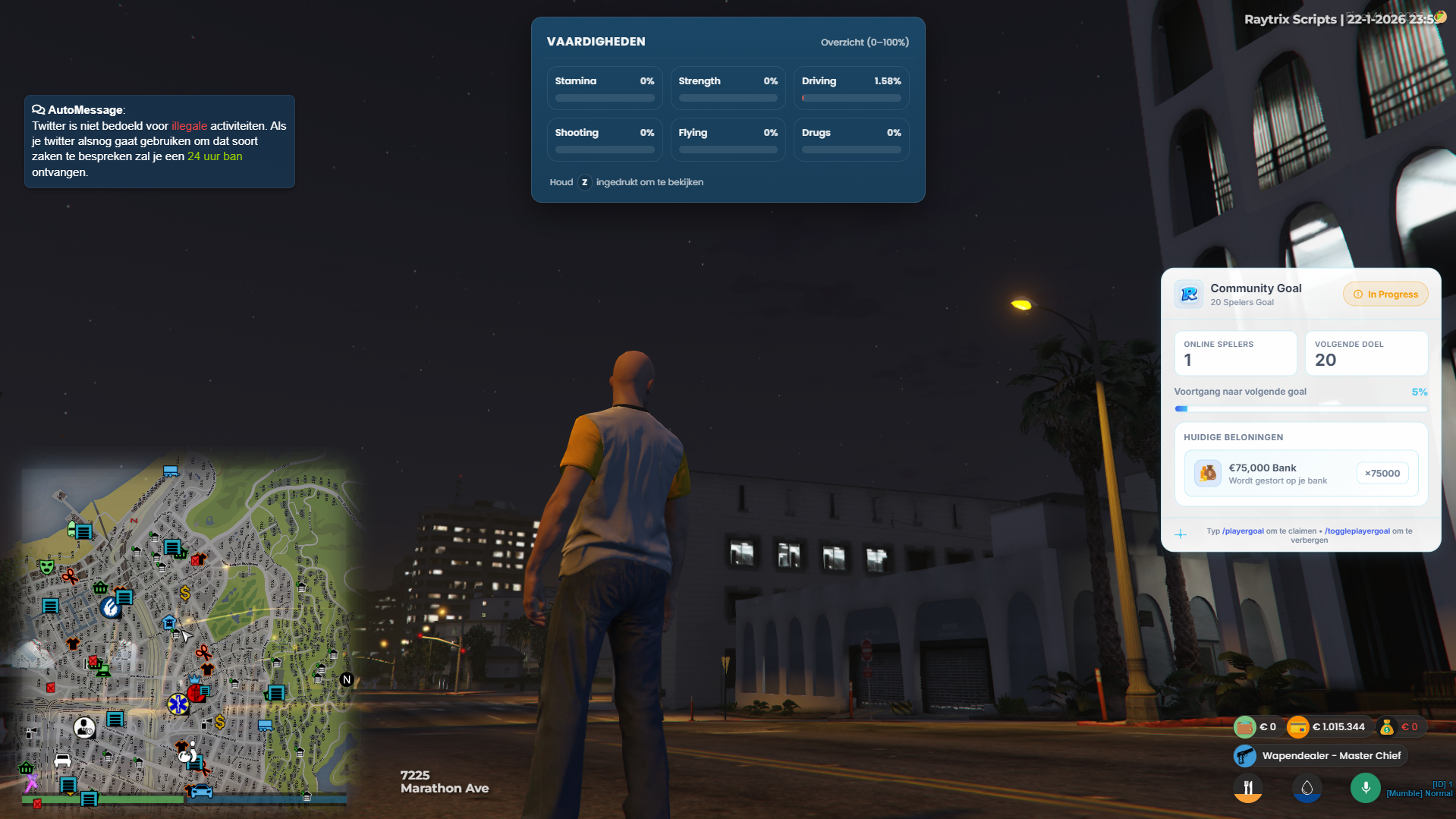This screenshot has width=1456, height=819.
Task: Click the hunger fork-and-knife status icon
Action: (x=1248, y=788)
